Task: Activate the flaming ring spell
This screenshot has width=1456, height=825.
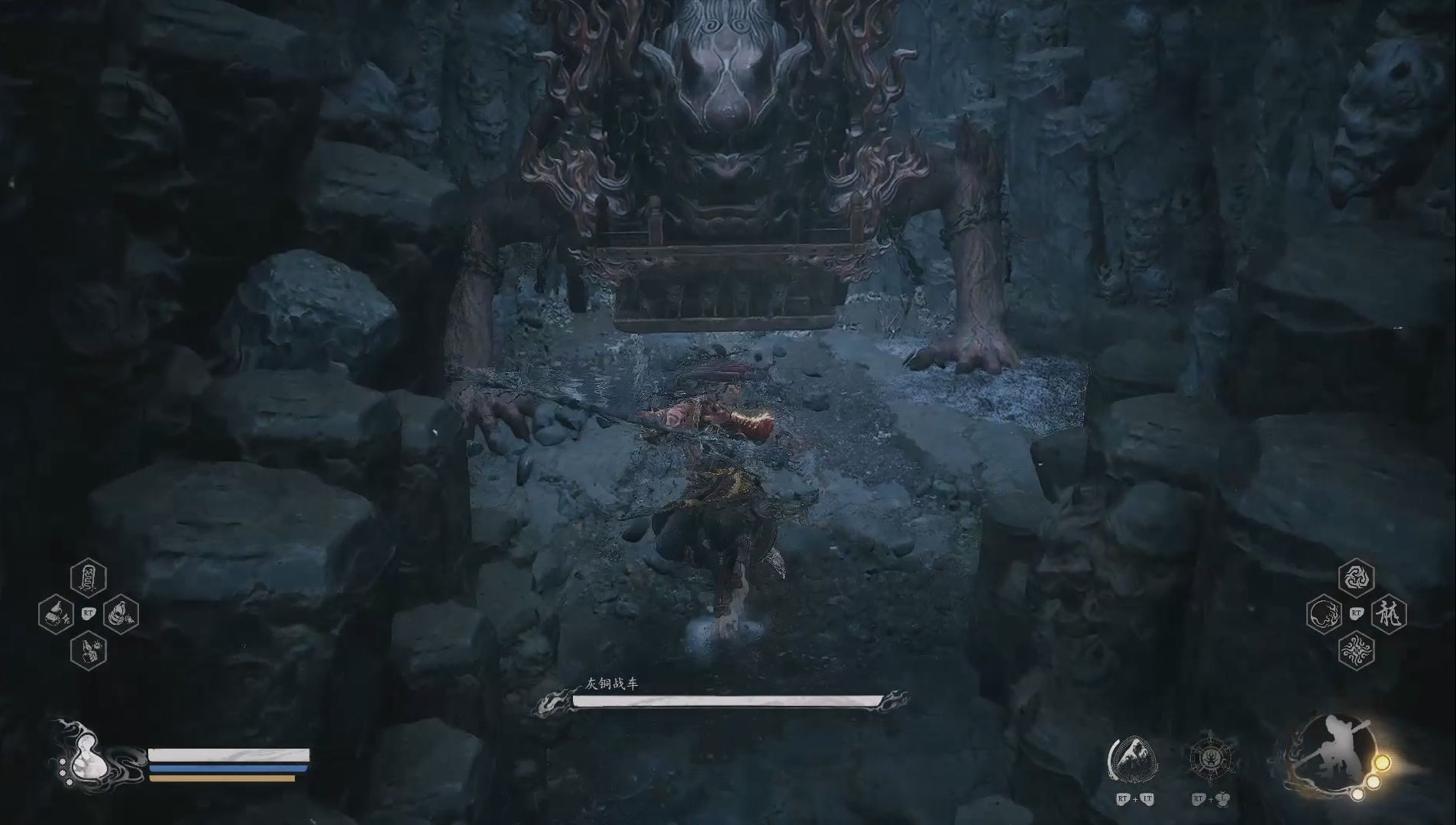Action: [x=1324, y=613]
